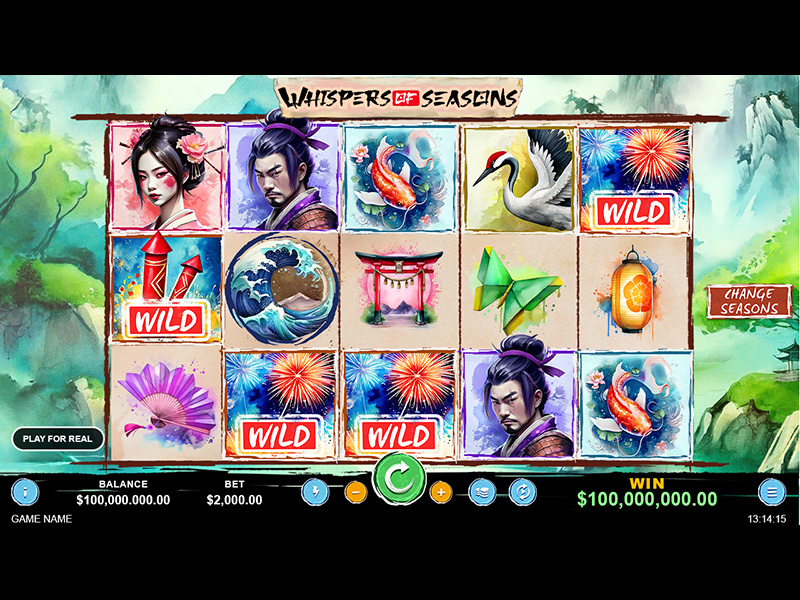Increase the bet with the plus button
The height and width of the screenshot is (600, 800).
(x=441, y=492)
